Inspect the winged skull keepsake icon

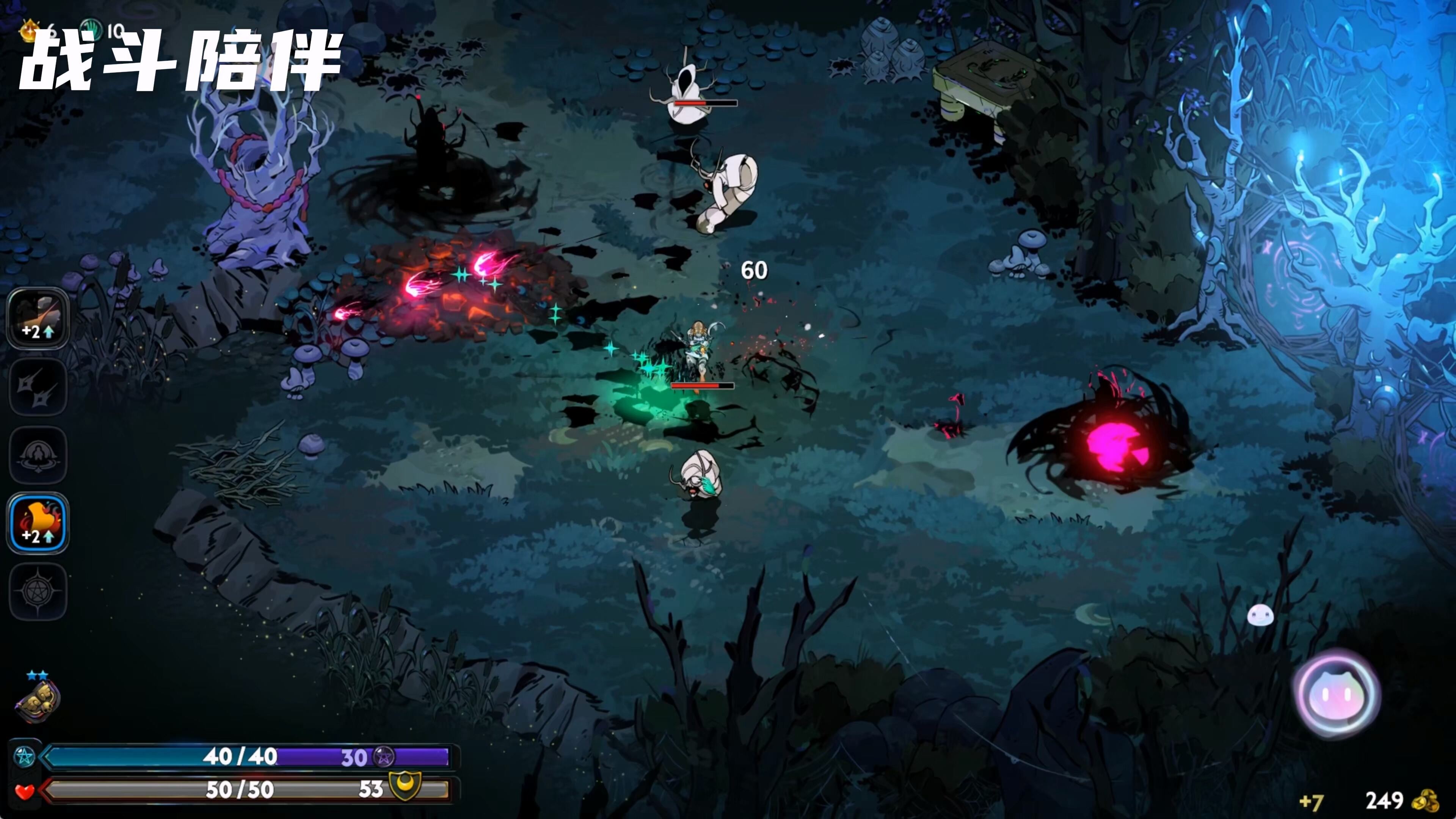(x=37, y=701)
